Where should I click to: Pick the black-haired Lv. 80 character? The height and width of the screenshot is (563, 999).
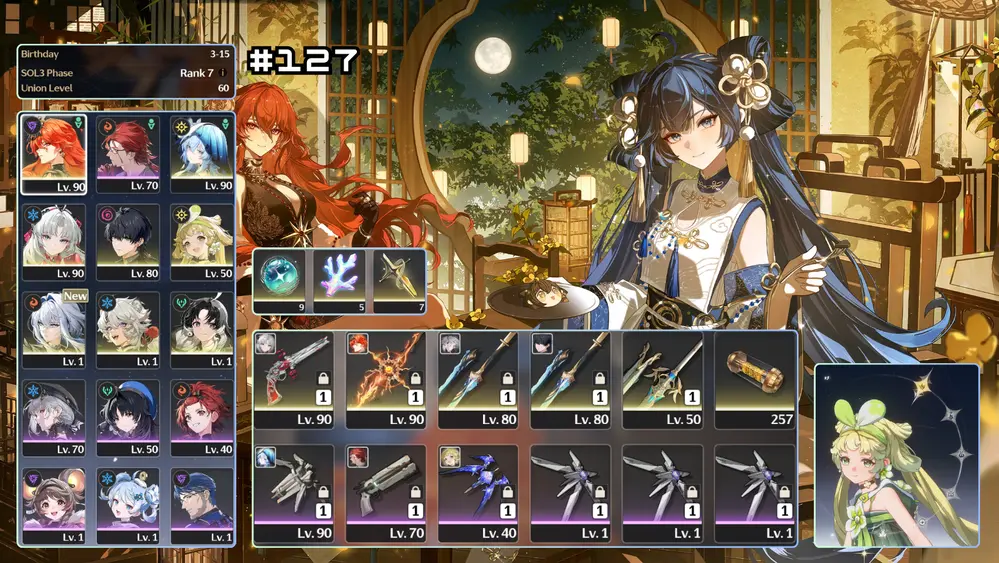tap(128, 241)
